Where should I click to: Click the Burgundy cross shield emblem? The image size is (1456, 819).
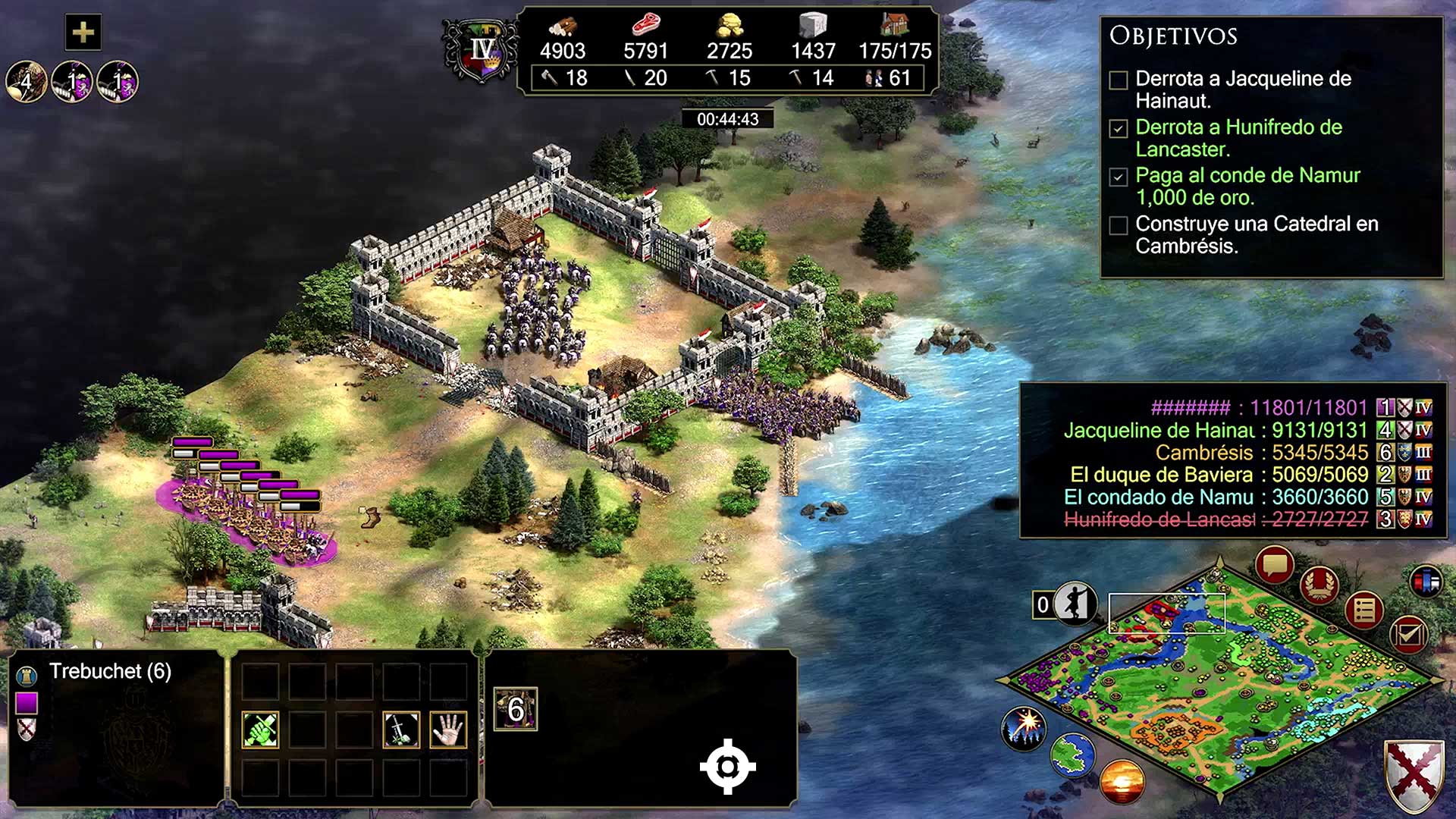click(x=1414, y=775)
